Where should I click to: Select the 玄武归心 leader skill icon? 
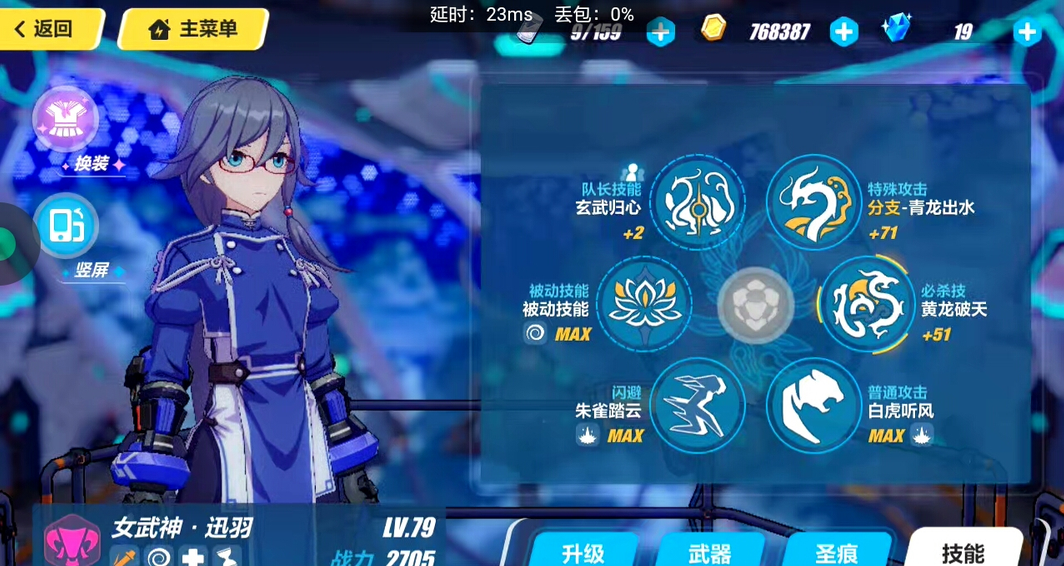pos(697,202)
